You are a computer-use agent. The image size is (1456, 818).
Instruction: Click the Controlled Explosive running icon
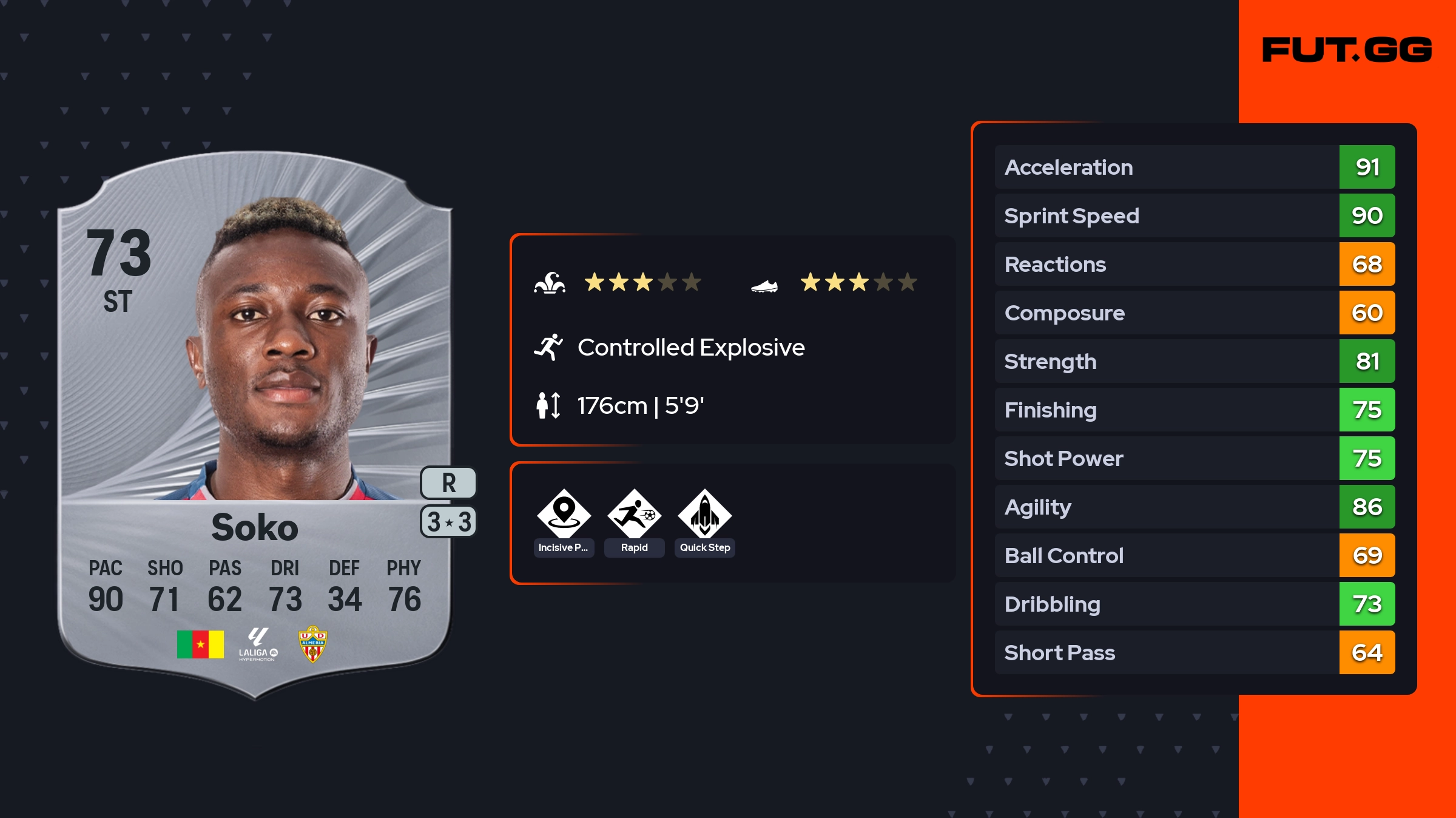548,347
